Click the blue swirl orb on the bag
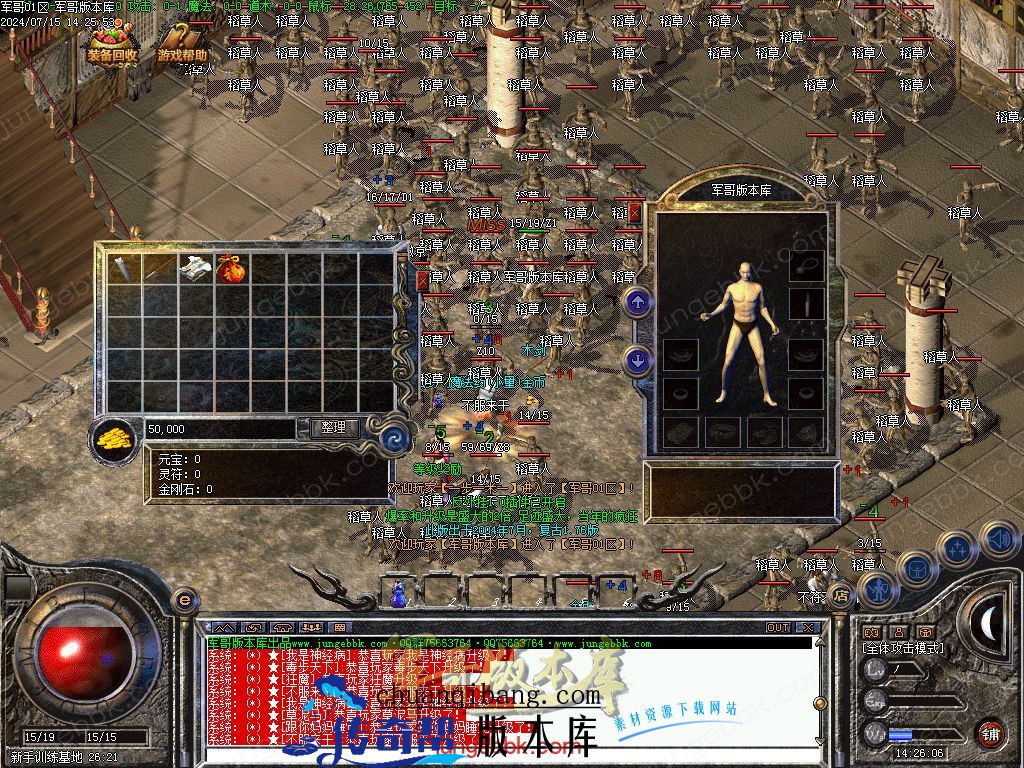Viewport: 1024px width, 768px height. coord(393,437)
